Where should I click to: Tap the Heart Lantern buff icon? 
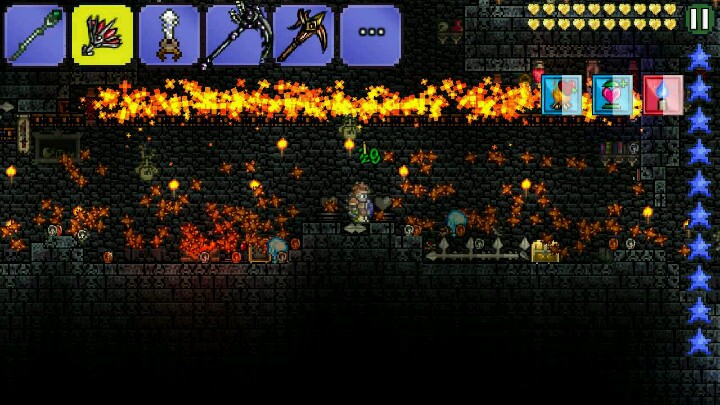click(x=613, y=95)
